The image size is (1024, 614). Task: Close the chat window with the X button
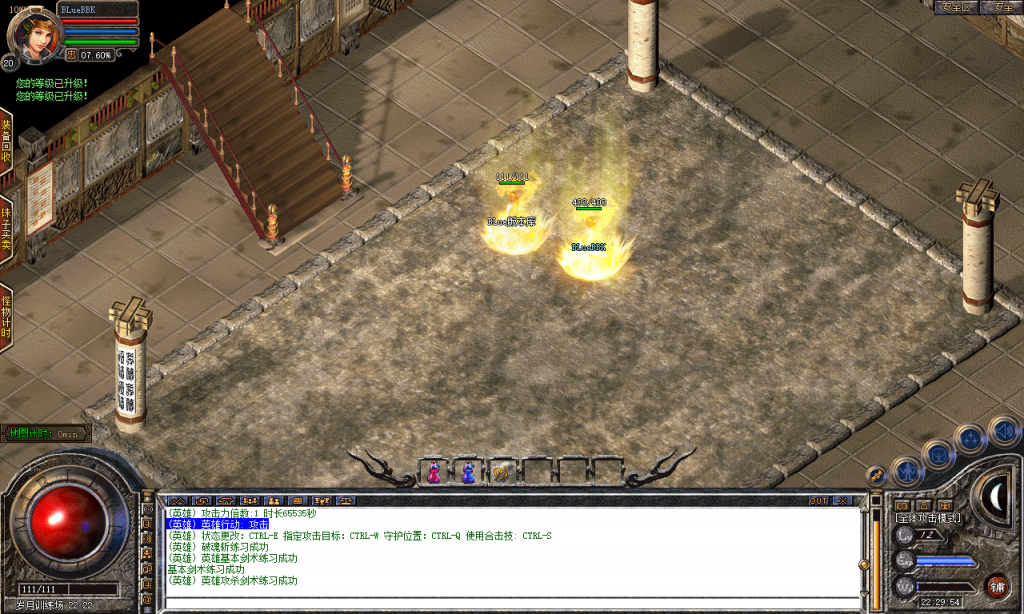click(x=842, y=500)
